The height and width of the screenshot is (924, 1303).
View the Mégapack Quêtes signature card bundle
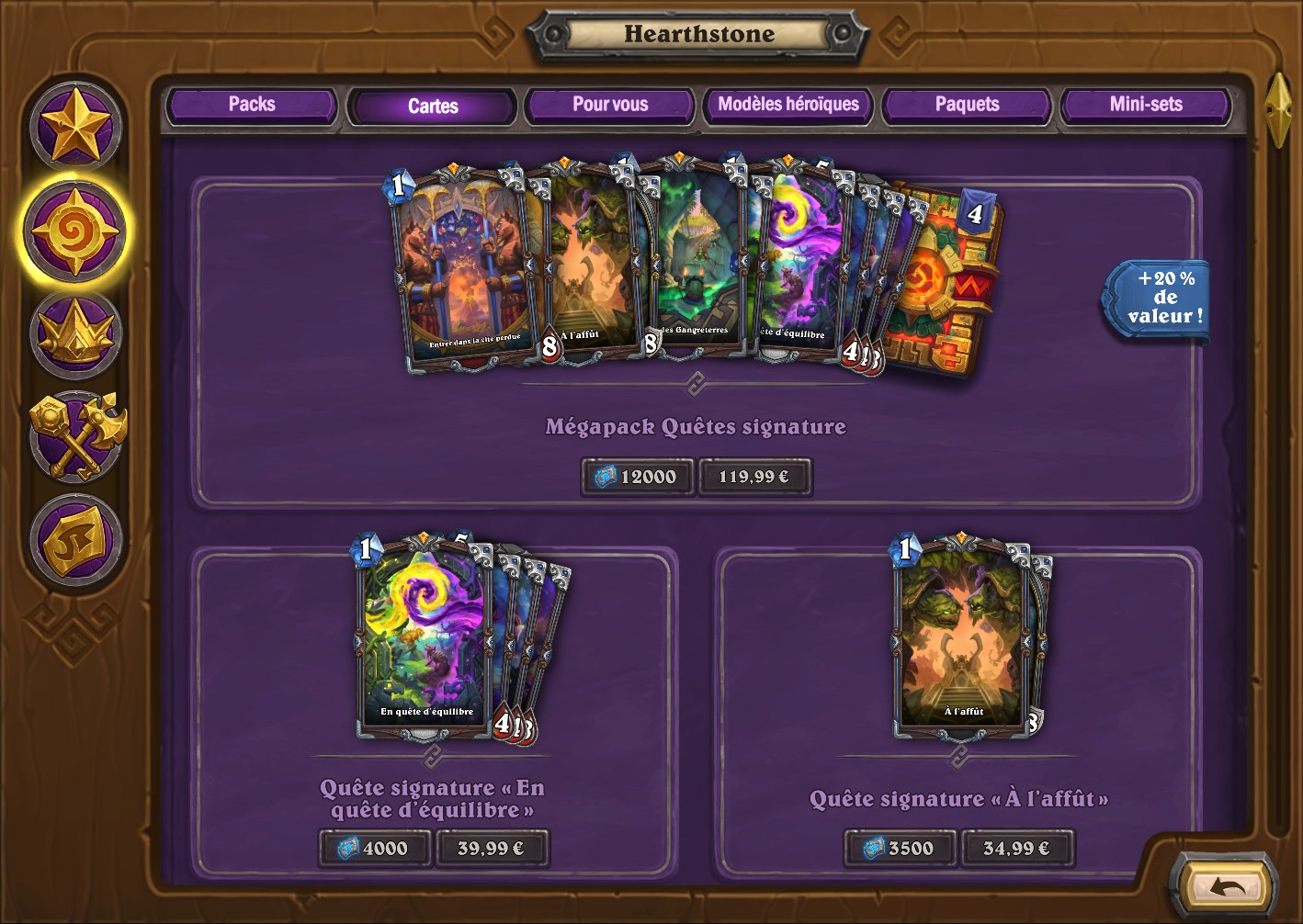[695, 266]
